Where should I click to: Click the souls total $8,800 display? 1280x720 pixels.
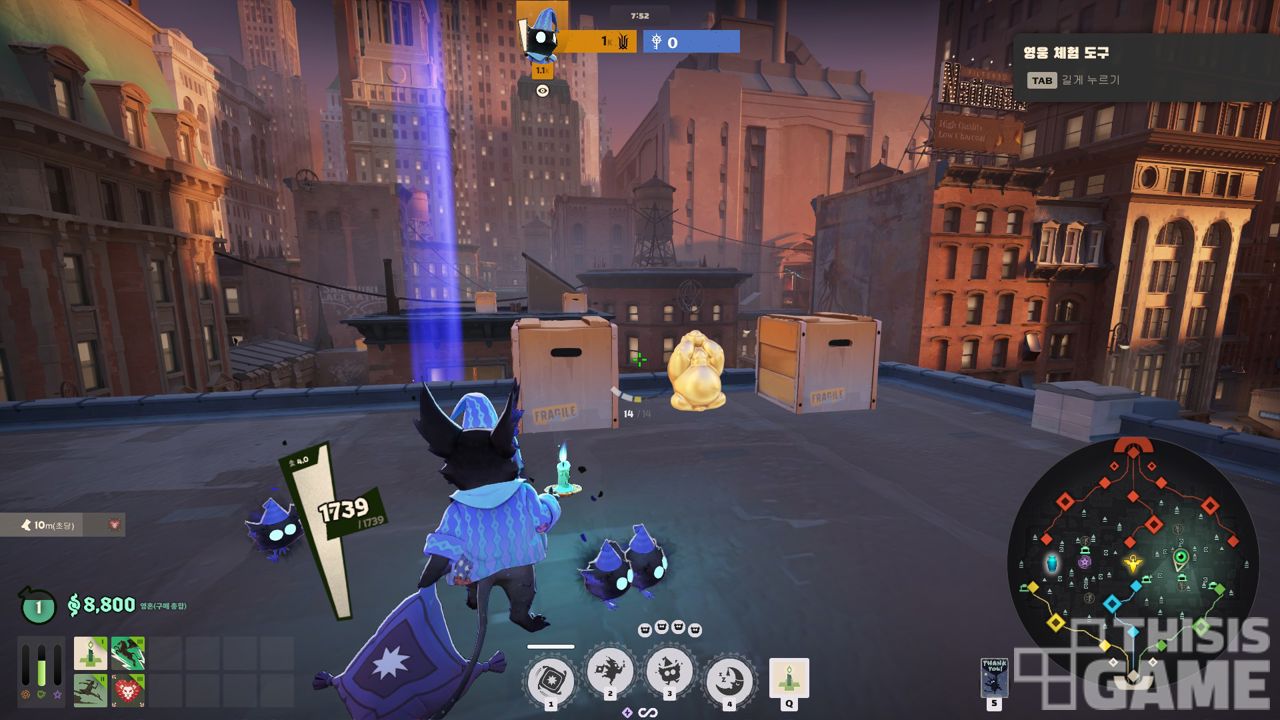click(101, 604)
